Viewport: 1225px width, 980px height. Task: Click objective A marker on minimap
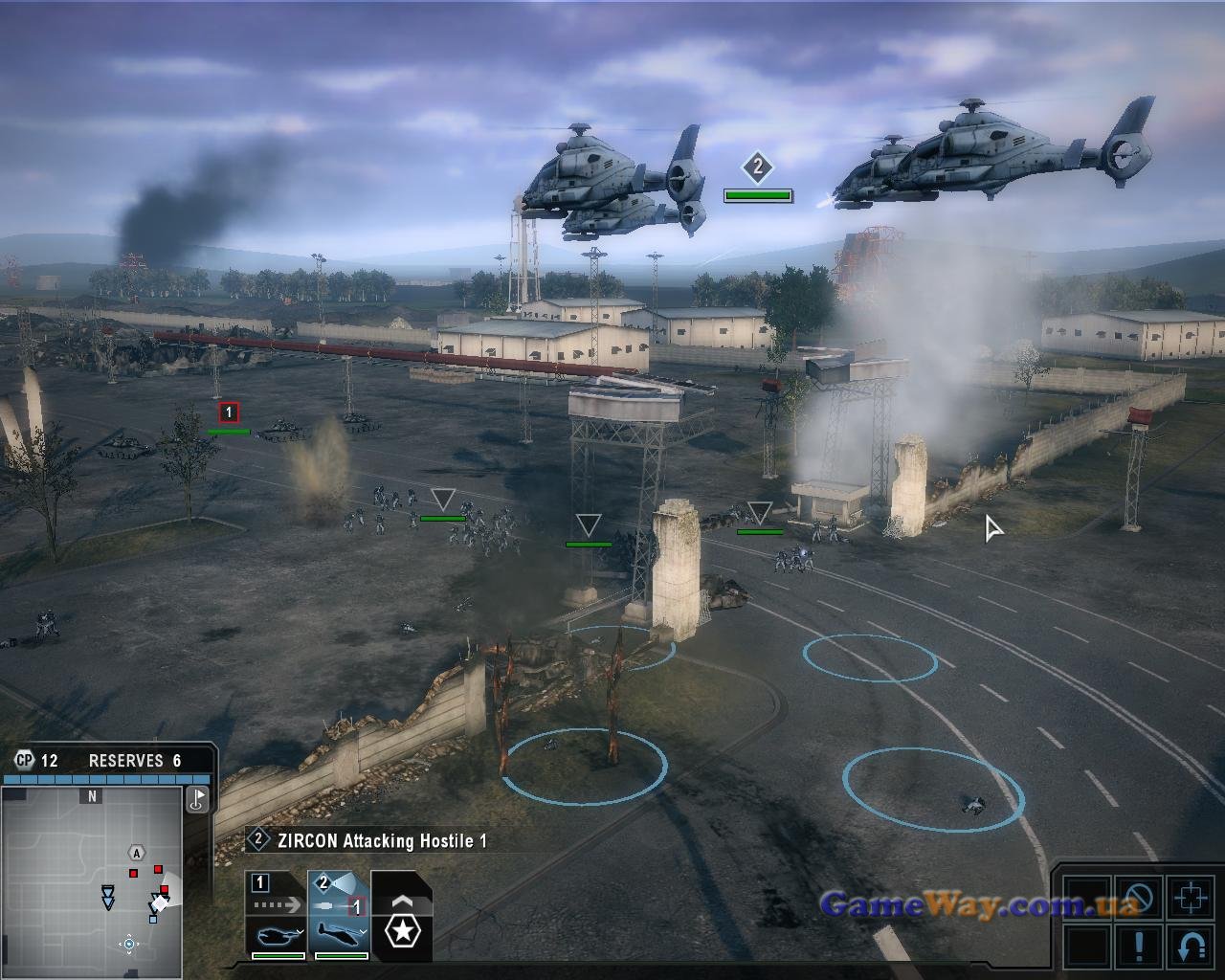(137, 853)
